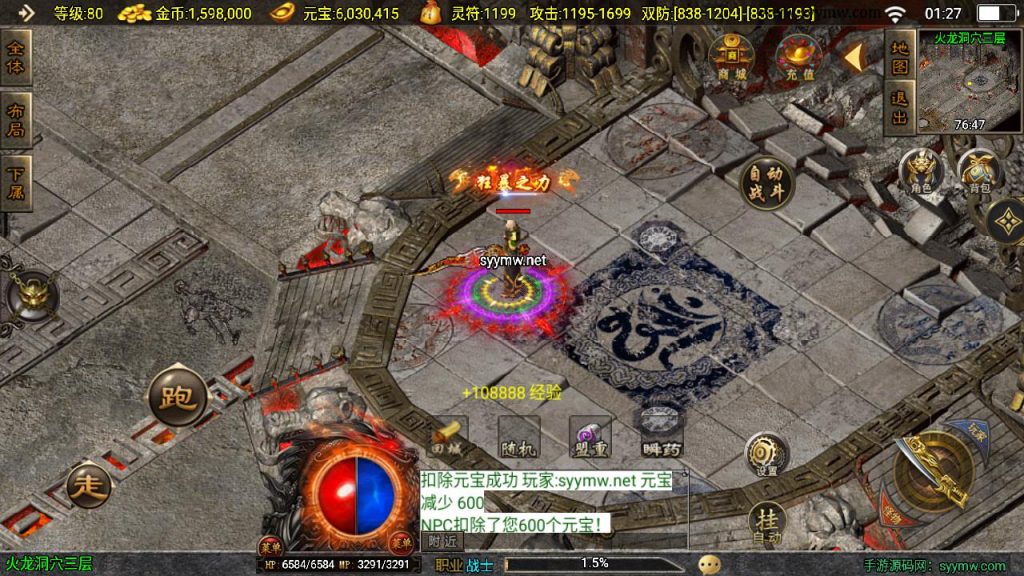Image resolution: width=1024 pixels, height=576 pixels.
Task: Use the 随机 random teleport slot
Action: [x=517, y=436]
